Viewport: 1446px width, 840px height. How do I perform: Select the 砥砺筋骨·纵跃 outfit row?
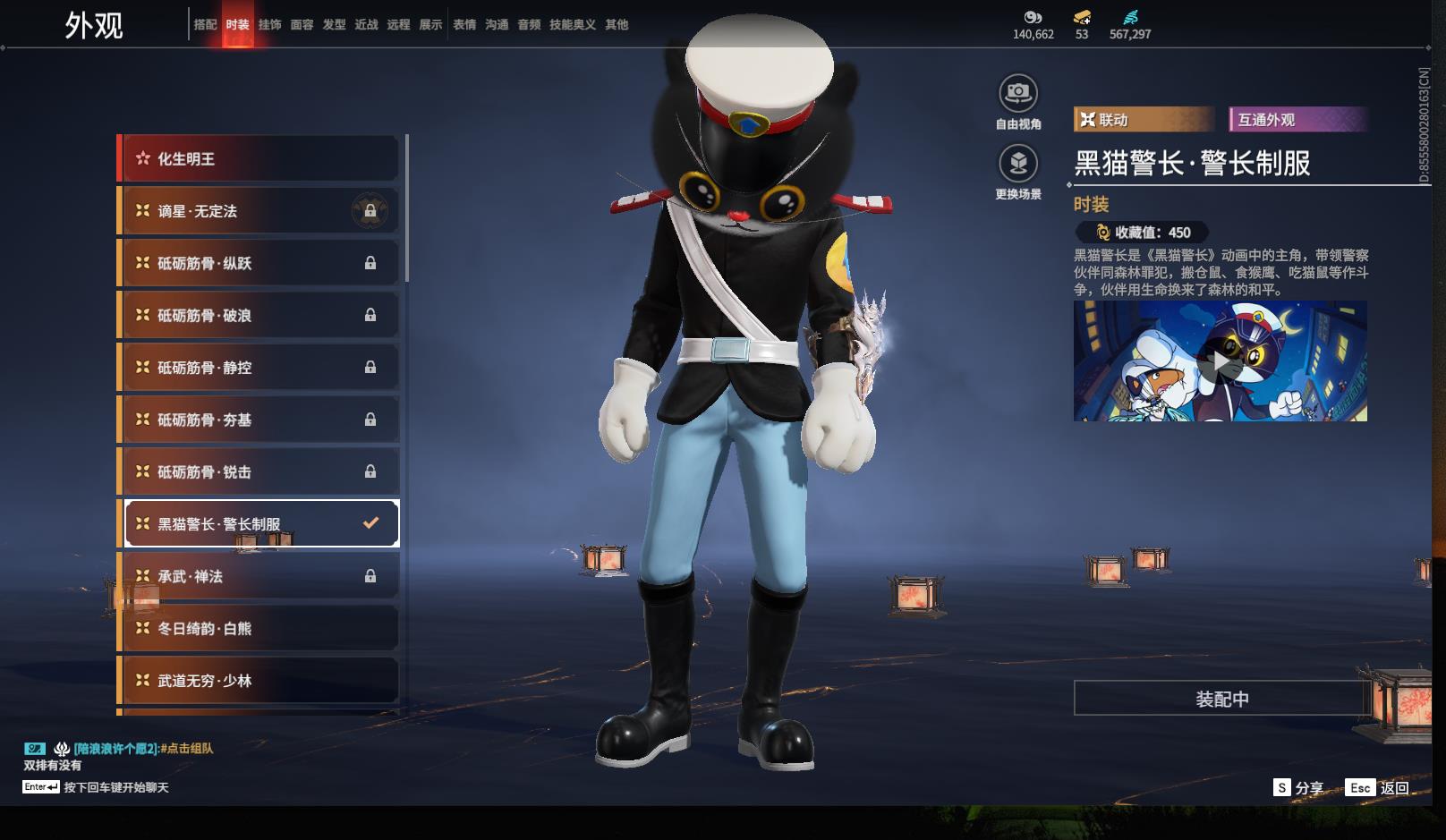pyautogui.click(x=259, y=263)
